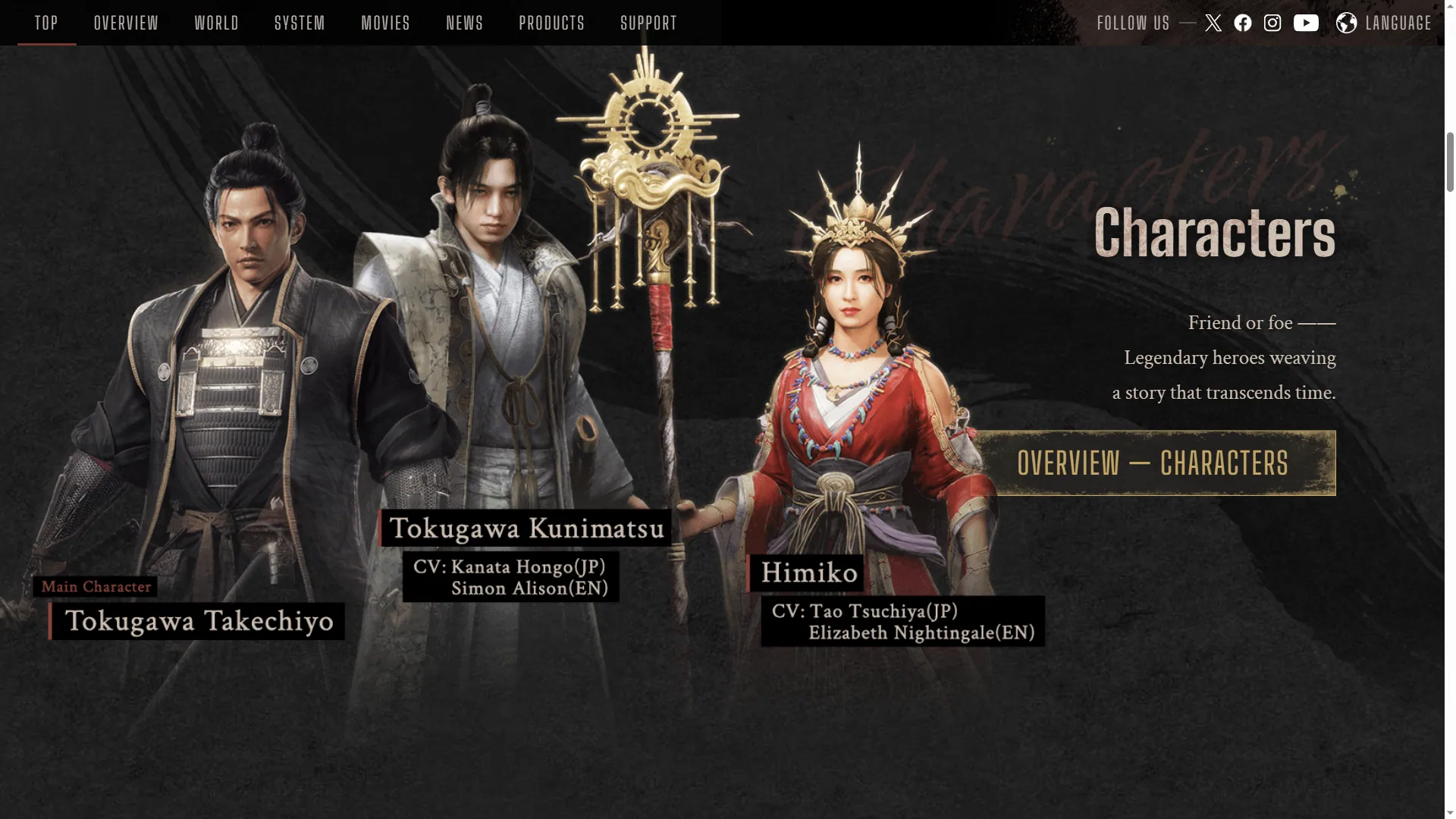Click the Facebook icon
Screen dimensions: 1456x819
[x=1243, y=23]
